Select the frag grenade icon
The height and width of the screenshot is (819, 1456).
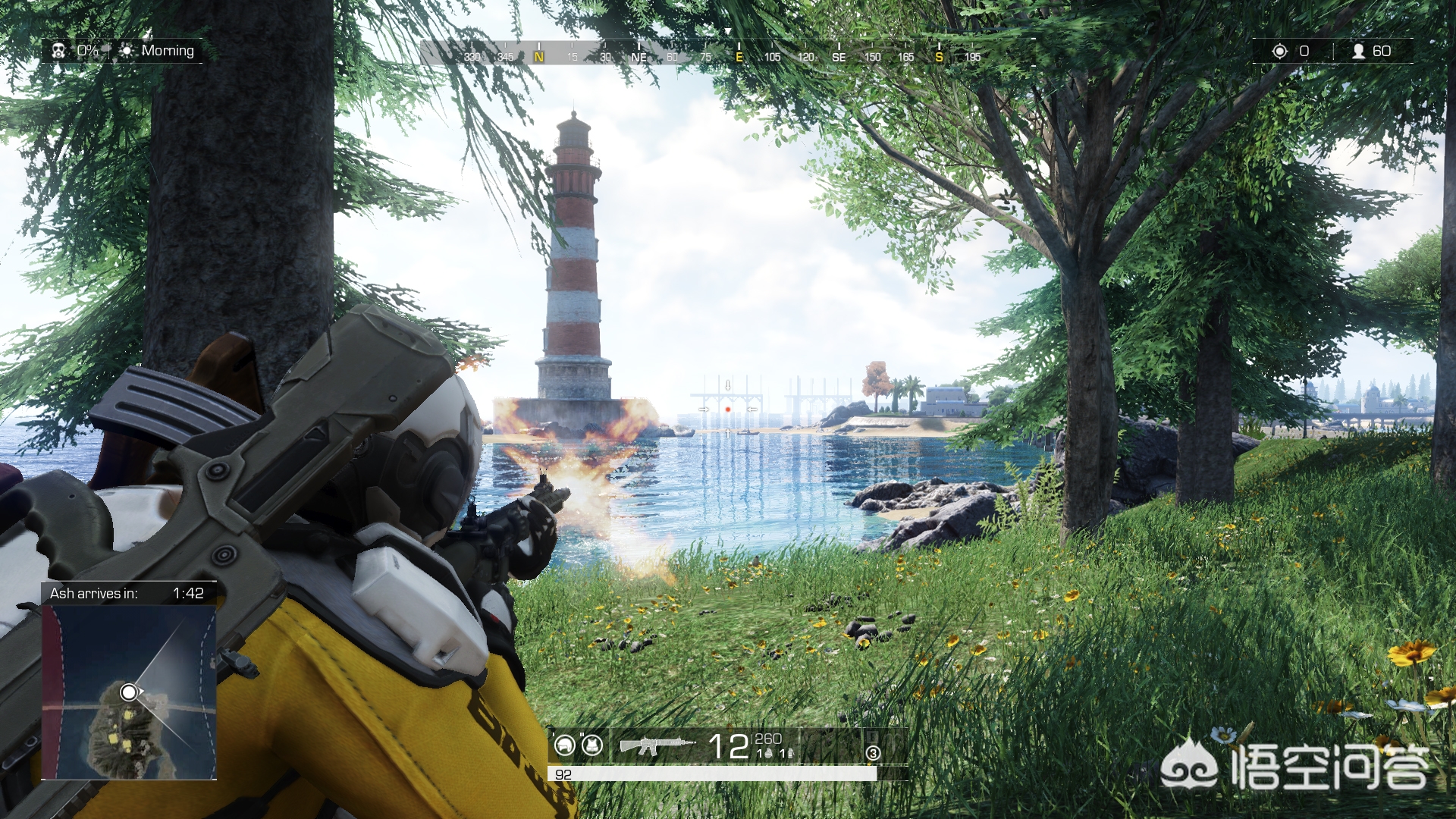[768, 753]
